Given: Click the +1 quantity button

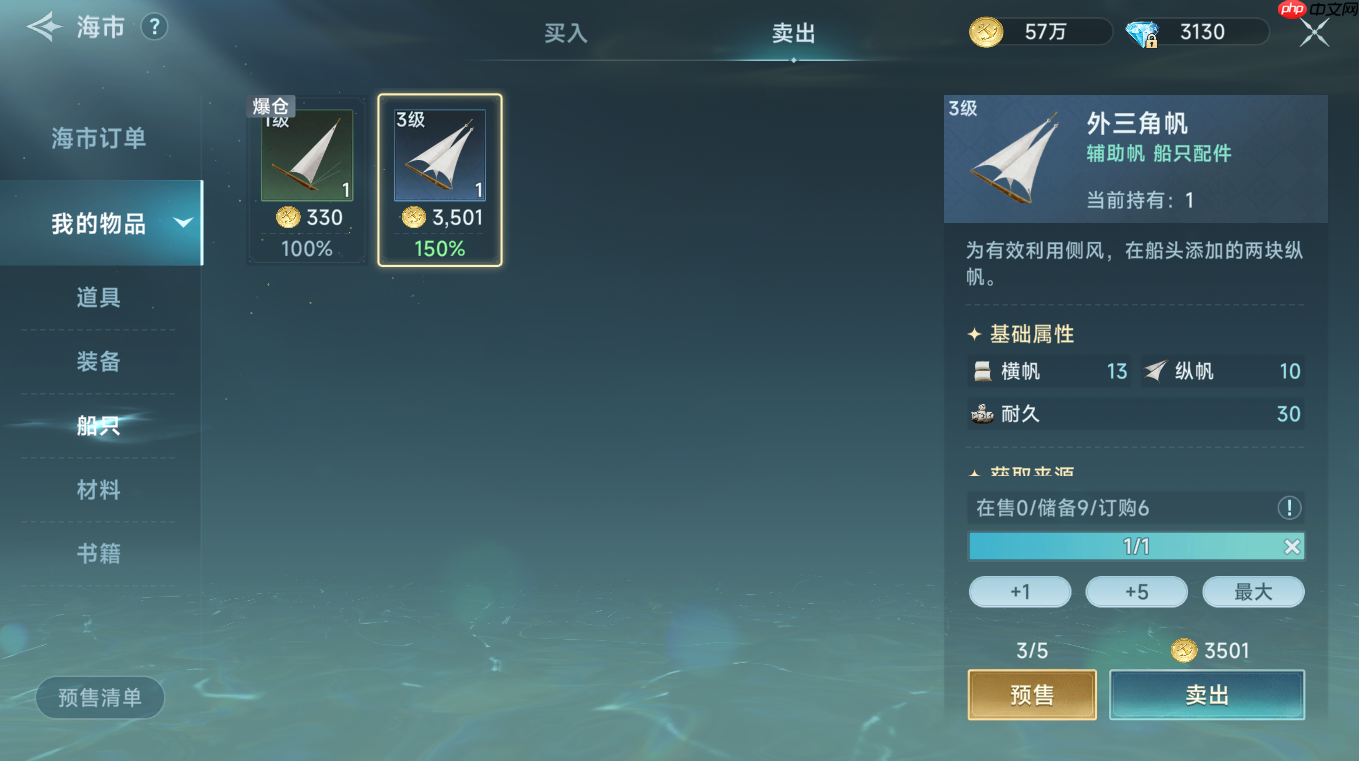Looking at the screenshot, I should click(x=1019, y=591).
